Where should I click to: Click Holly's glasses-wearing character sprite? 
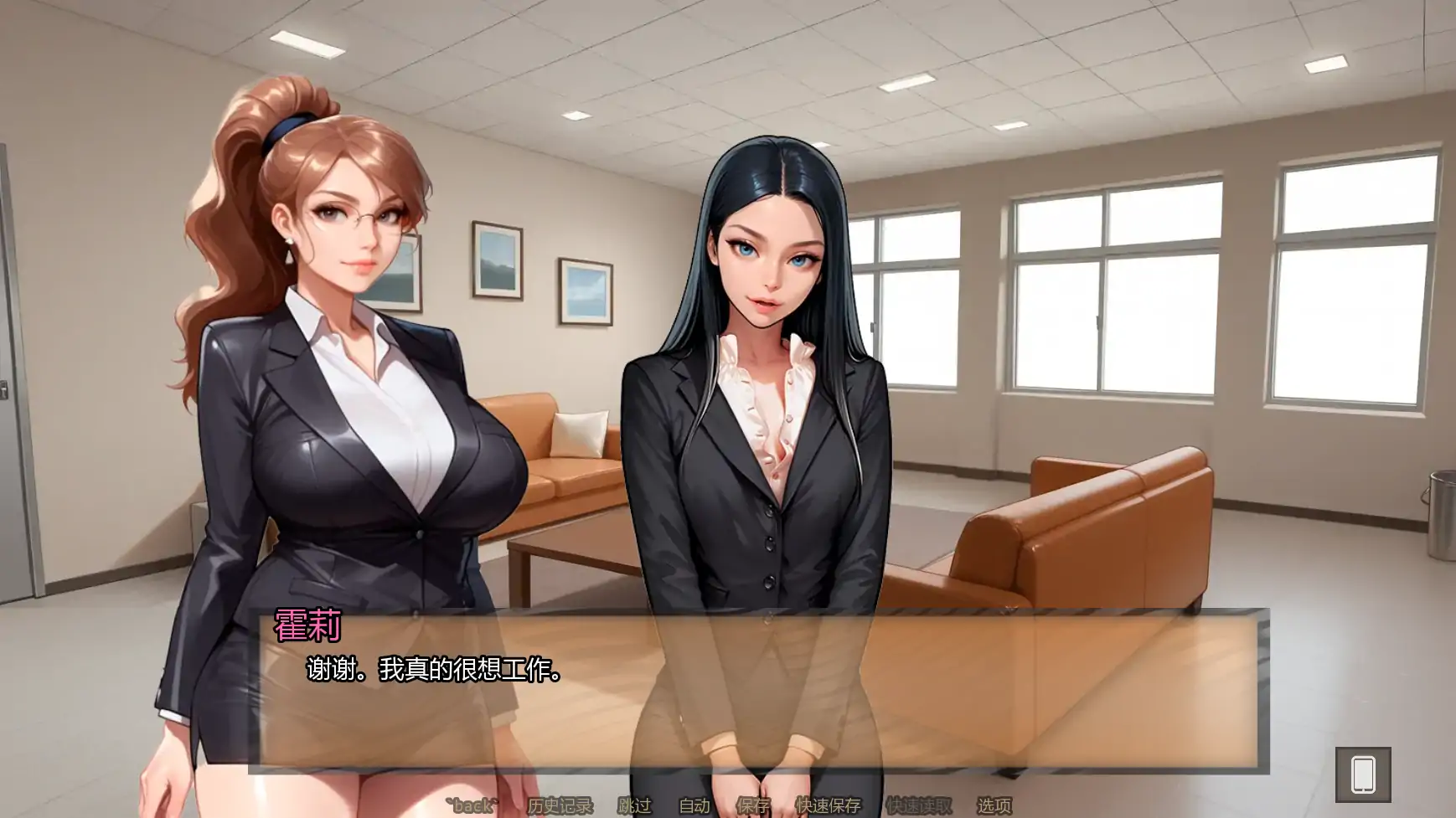coord(335,377)
